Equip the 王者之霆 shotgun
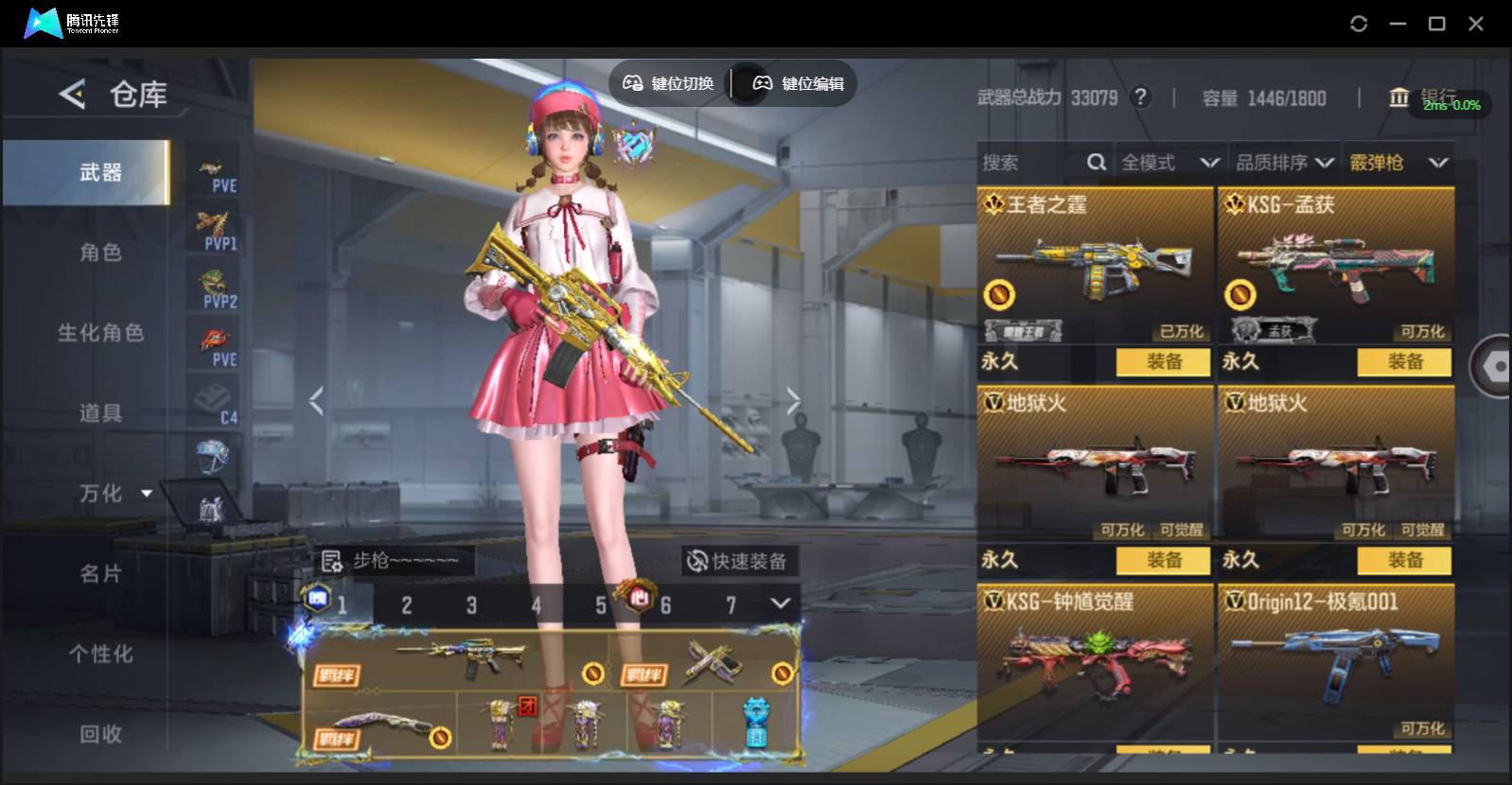The width and height of the screenshot is (1512, 785). pyautogui.click(x=1163, y=361)
